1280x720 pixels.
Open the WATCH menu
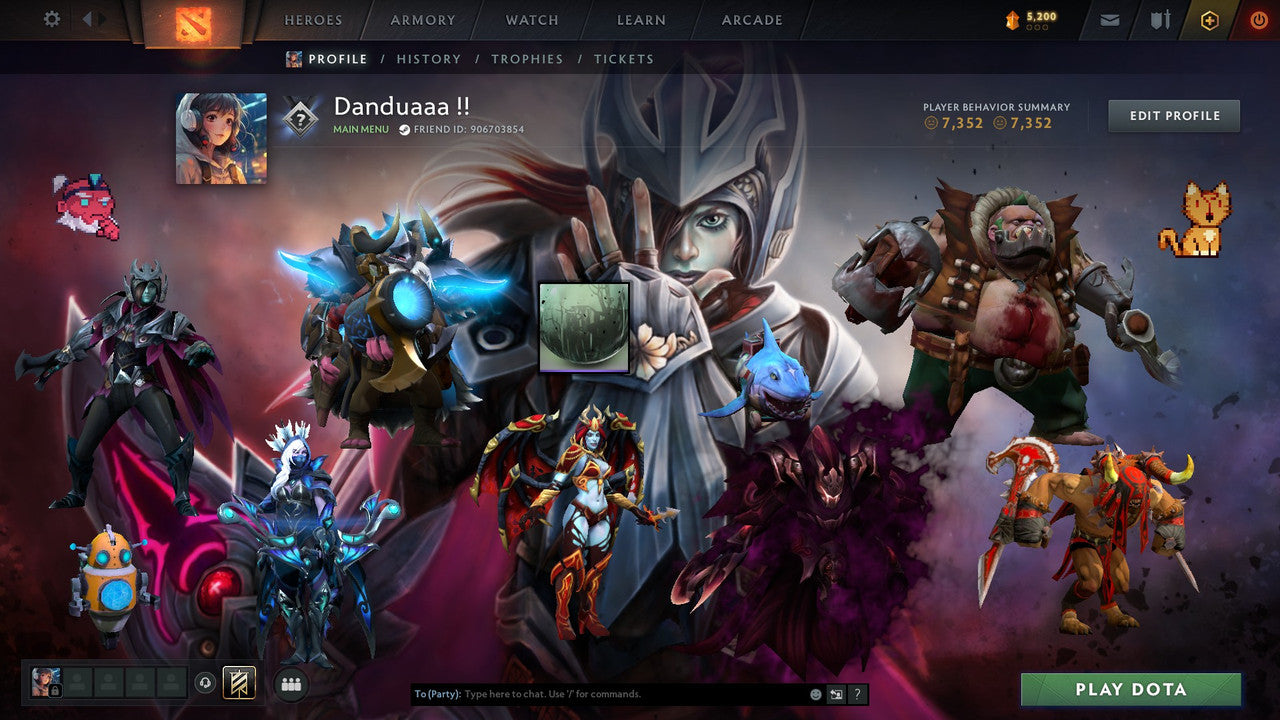pos(531,19)
